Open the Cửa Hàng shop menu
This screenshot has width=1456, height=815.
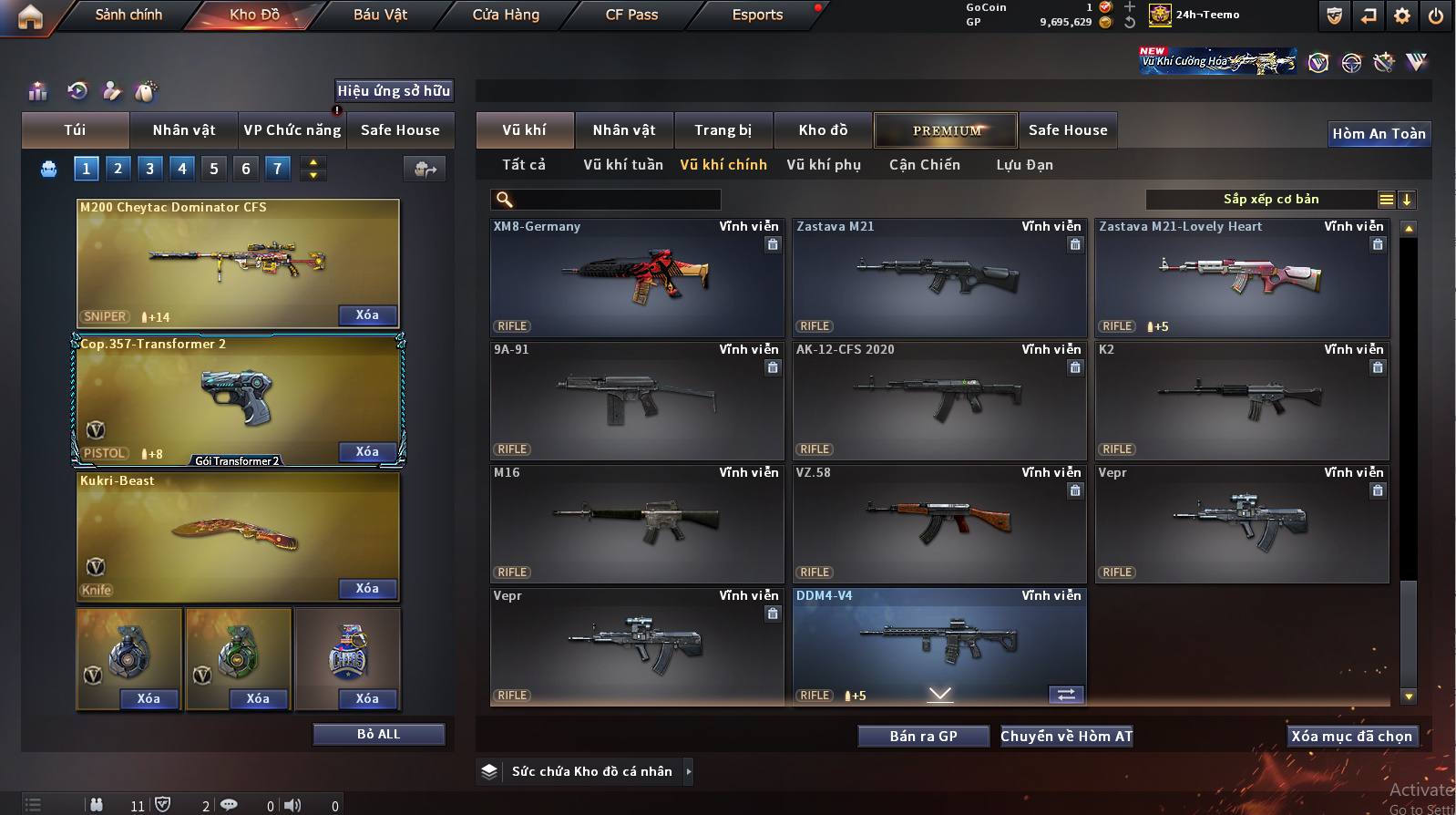coord(506,15)
